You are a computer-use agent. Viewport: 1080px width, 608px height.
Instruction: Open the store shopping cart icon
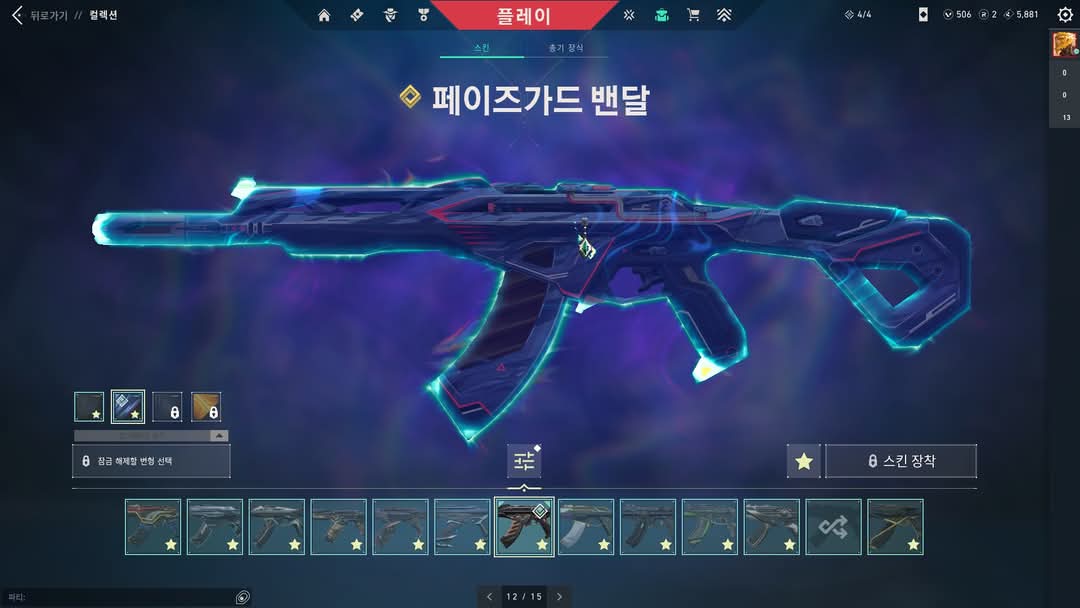(693, 15)
